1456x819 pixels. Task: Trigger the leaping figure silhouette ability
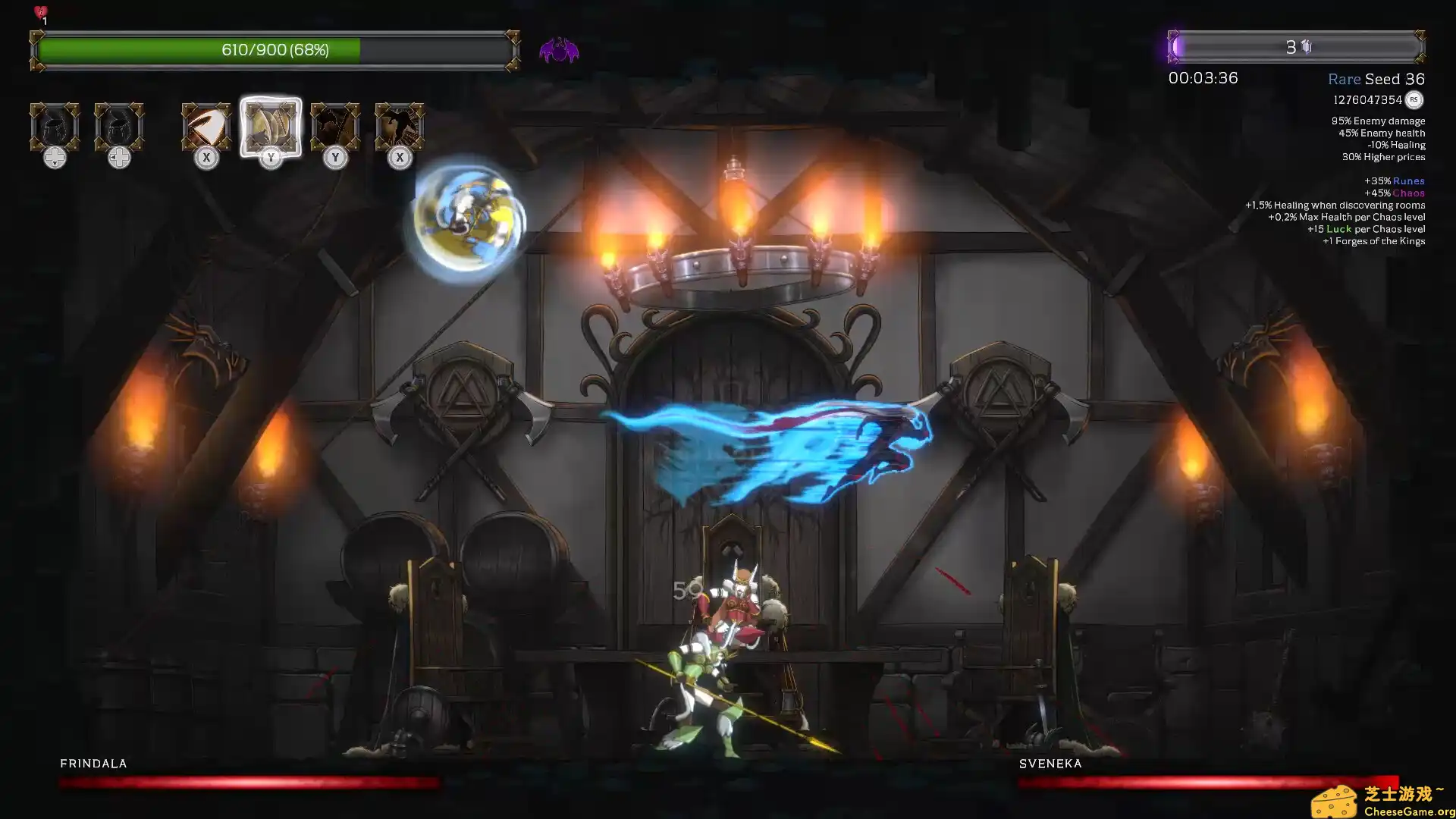point(400,127)
